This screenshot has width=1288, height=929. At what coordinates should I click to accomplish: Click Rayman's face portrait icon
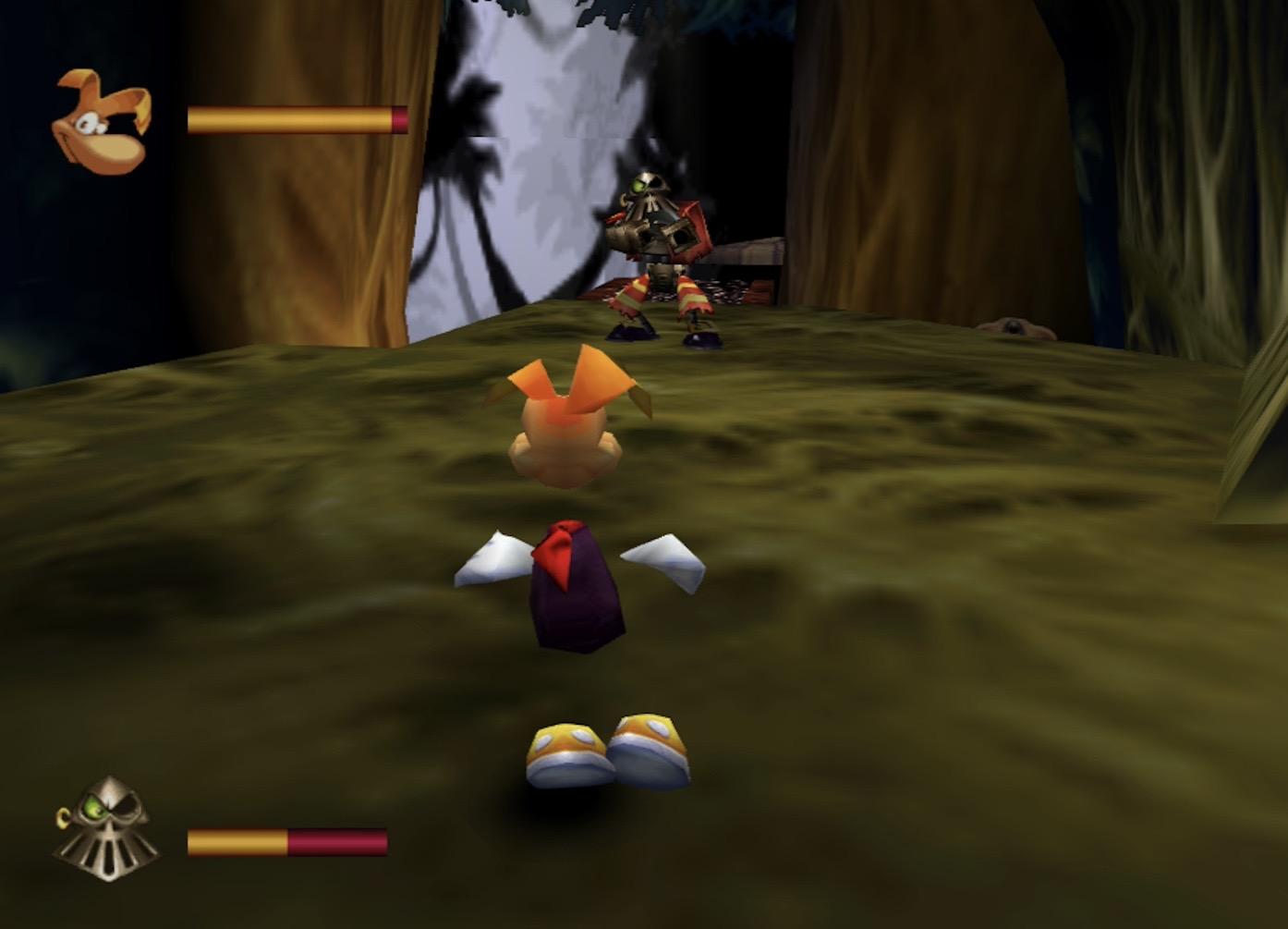pos(102,123)
